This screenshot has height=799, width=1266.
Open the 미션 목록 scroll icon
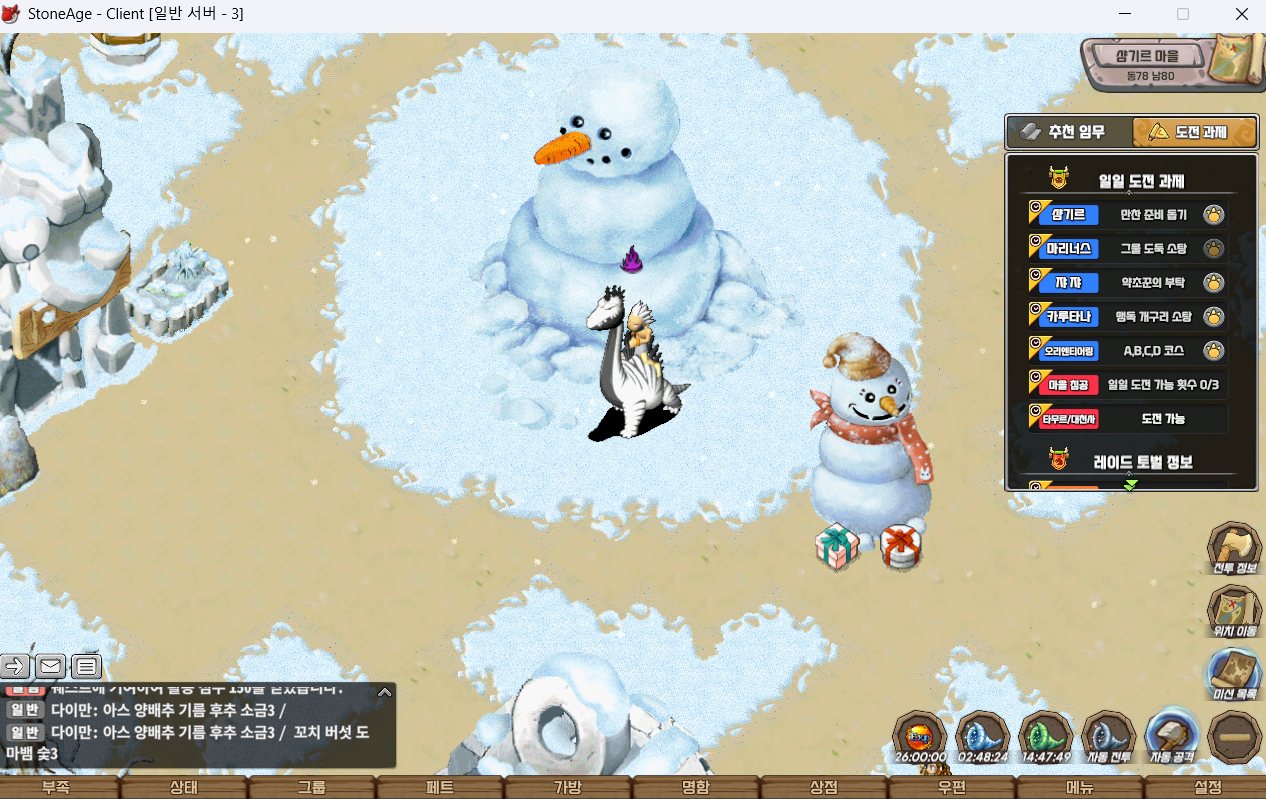pos(1233,672)
